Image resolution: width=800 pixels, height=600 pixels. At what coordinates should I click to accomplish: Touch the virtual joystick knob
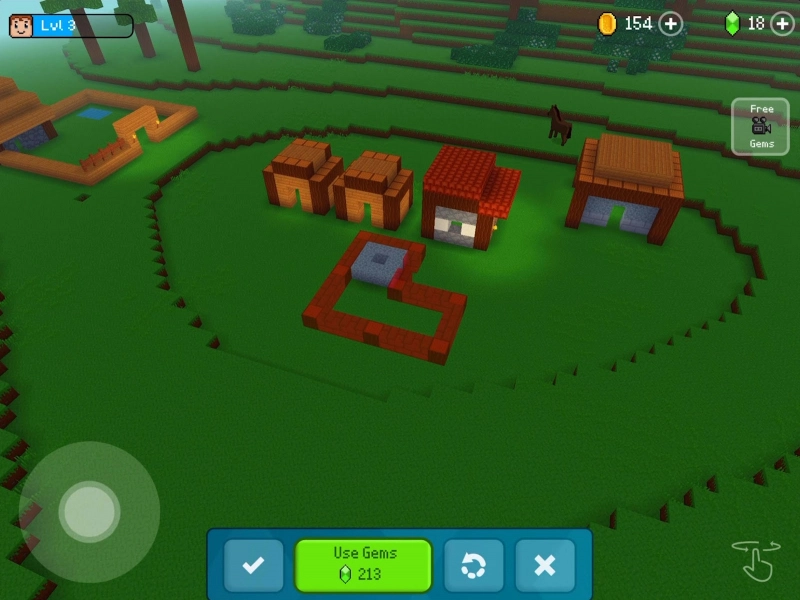pyautogui.click(x=89, y=512)
